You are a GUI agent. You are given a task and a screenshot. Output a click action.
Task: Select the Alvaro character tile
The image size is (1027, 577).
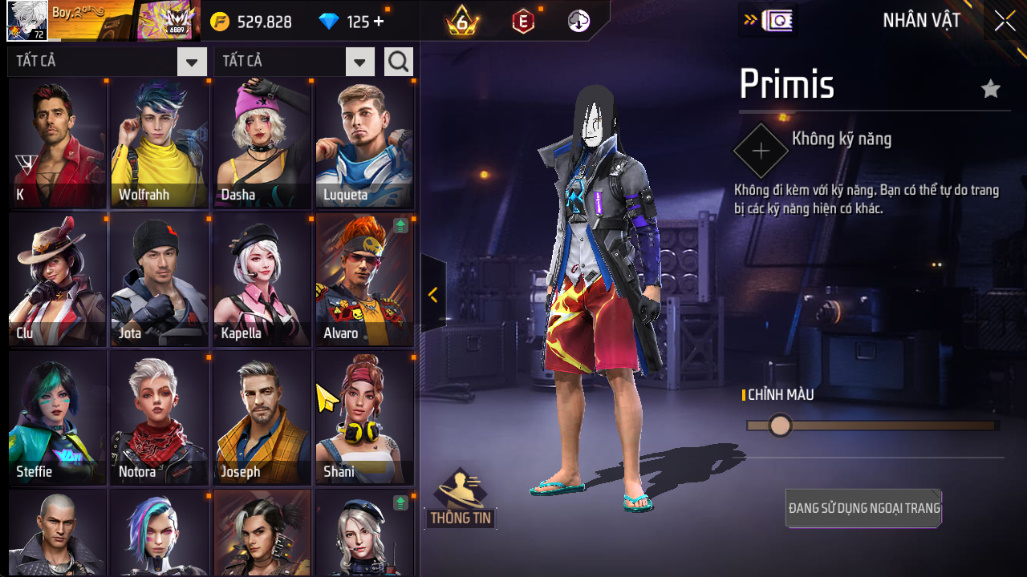coord(365,281)
